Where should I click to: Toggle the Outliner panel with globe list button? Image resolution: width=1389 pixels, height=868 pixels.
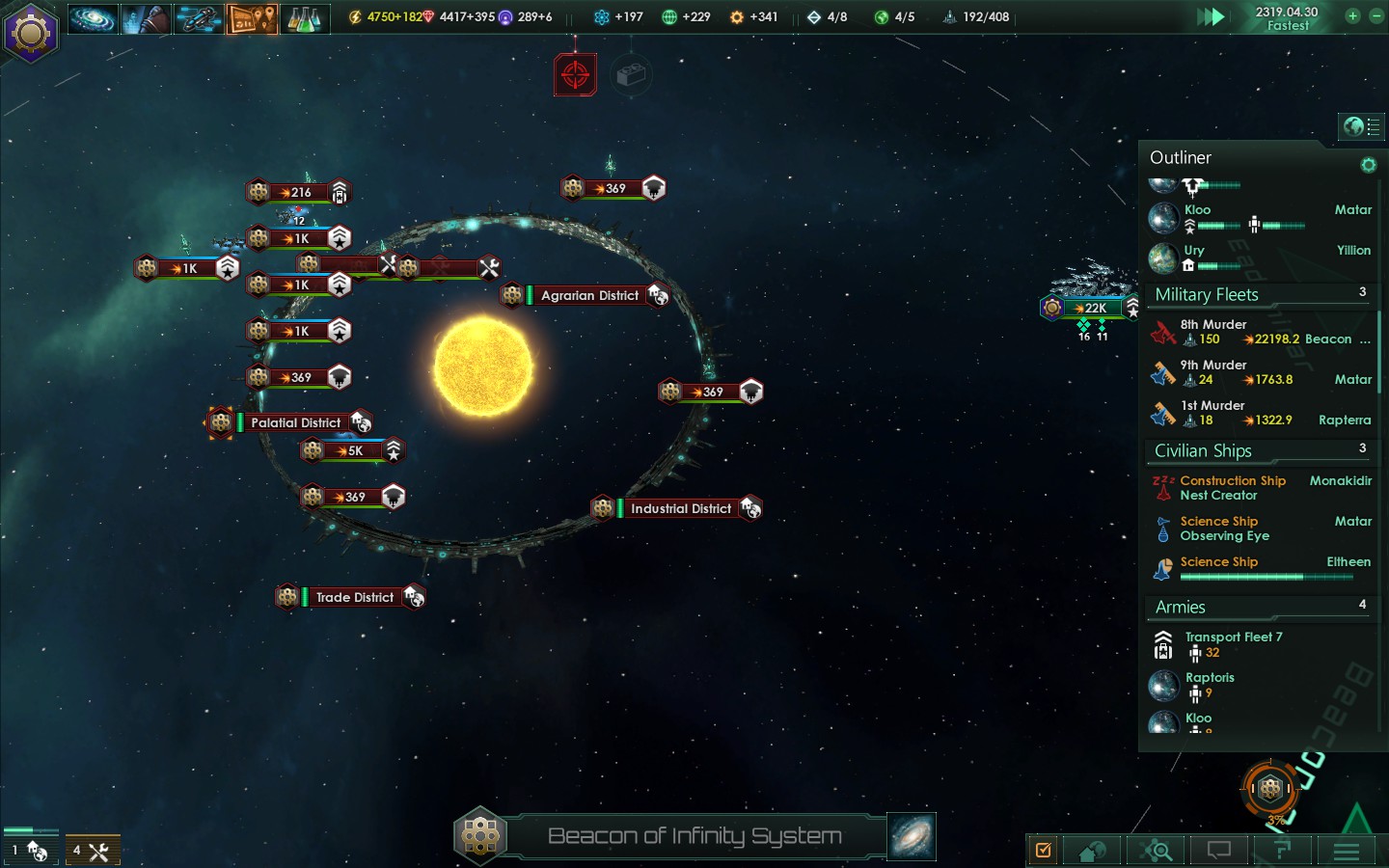pos(1361,126)
